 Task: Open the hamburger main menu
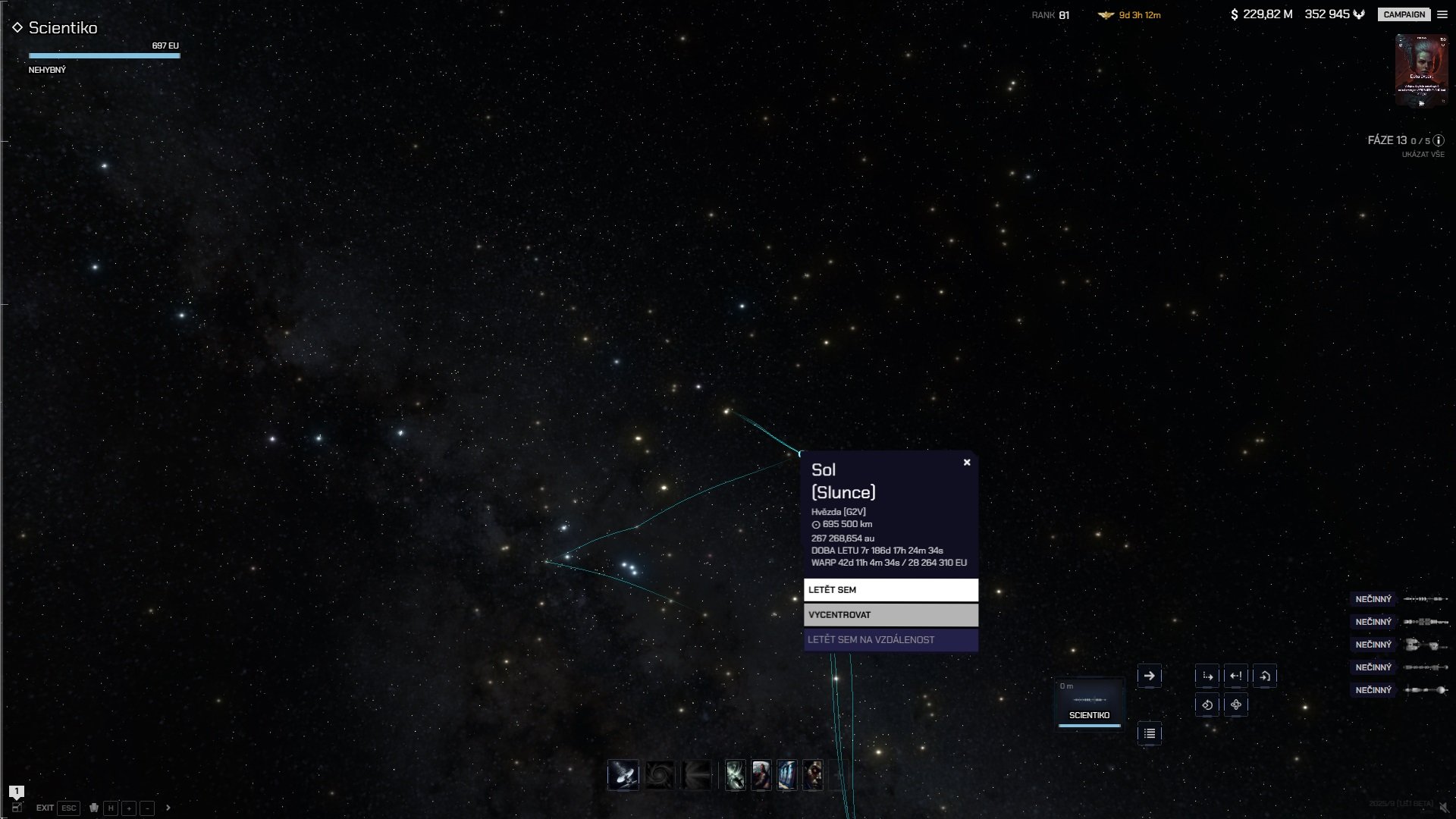(1442, 14)
